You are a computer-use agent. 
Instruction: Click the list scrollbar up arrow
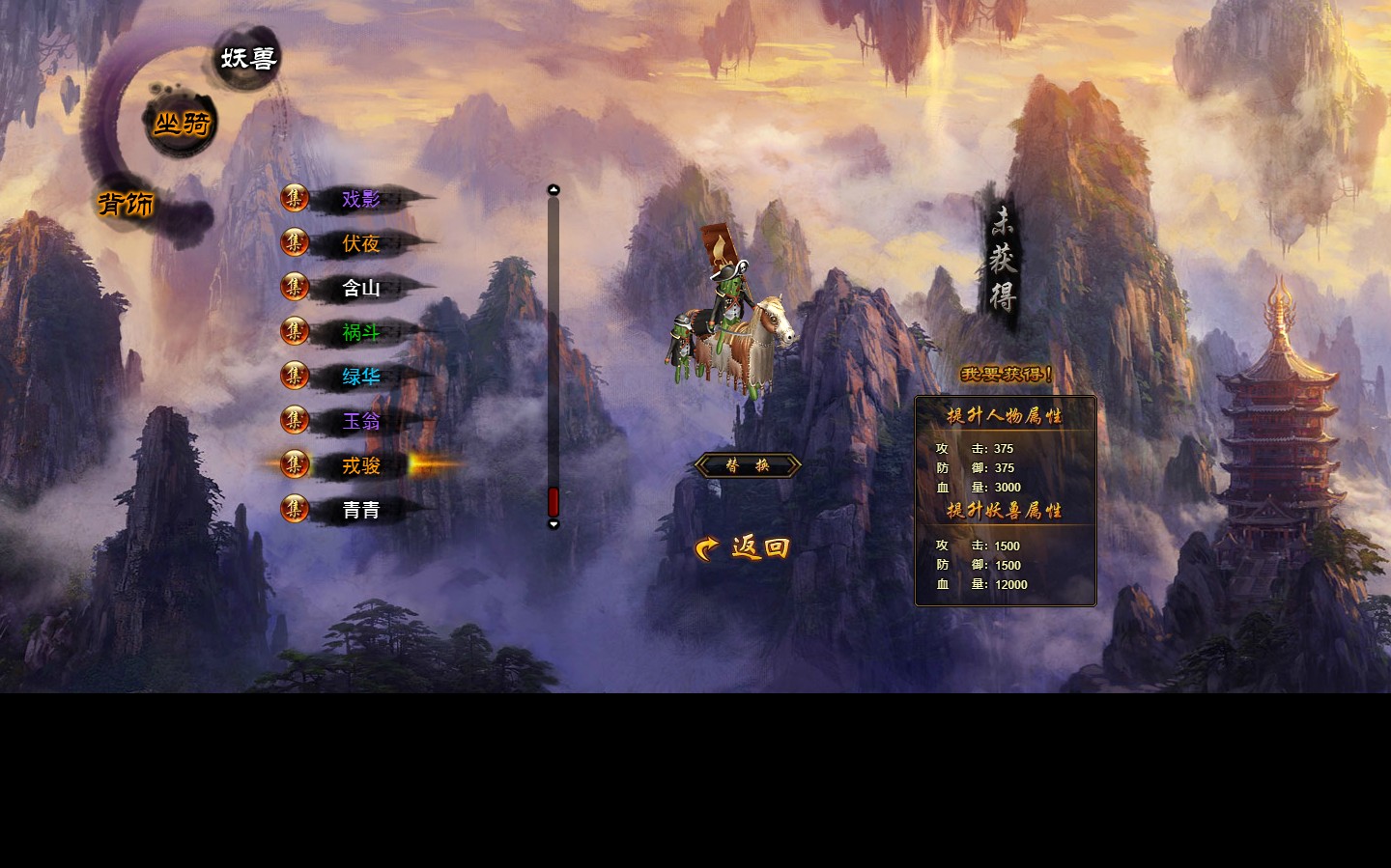554,189
